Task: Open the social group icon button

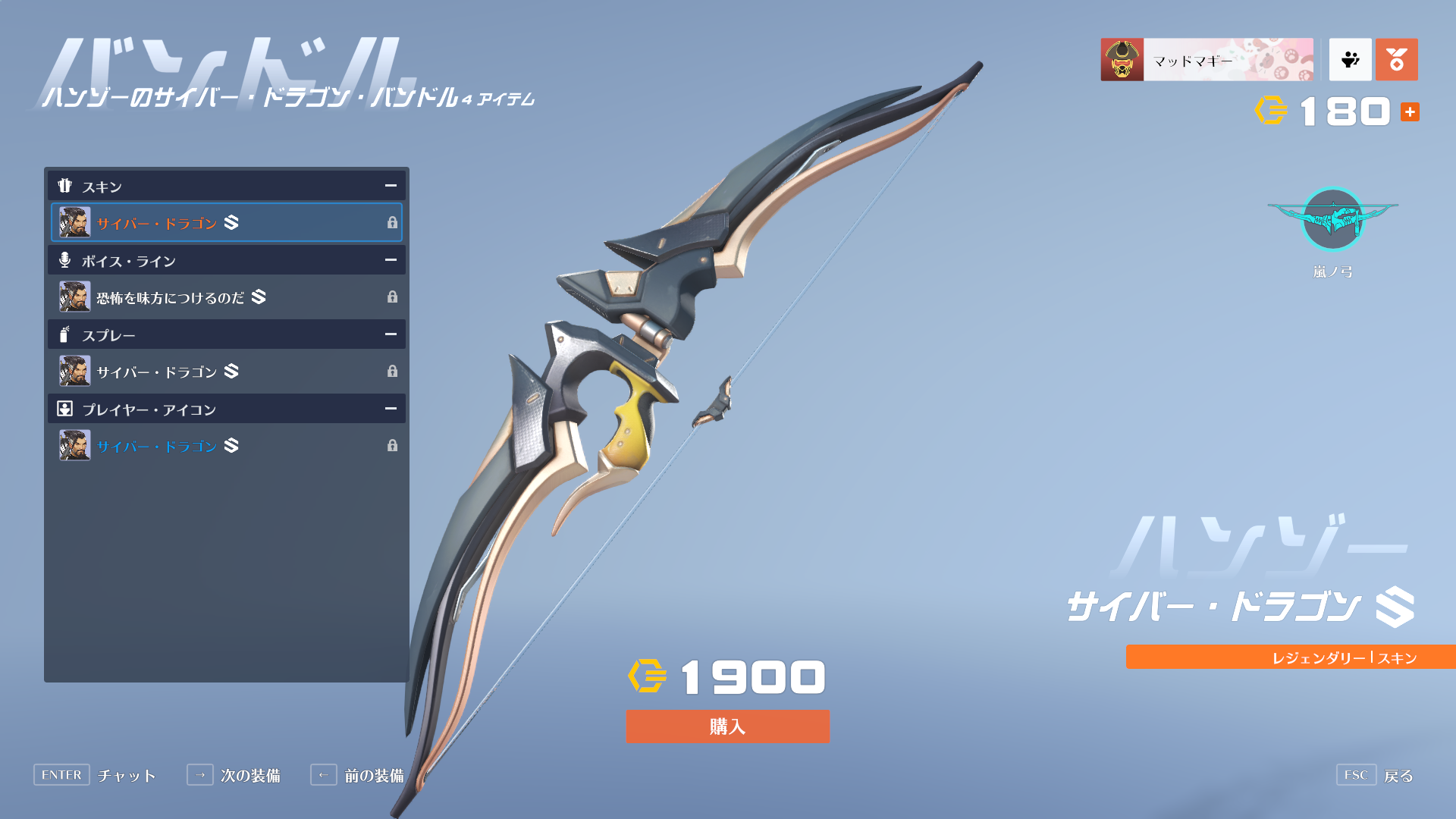Action: click(1350, 60)
